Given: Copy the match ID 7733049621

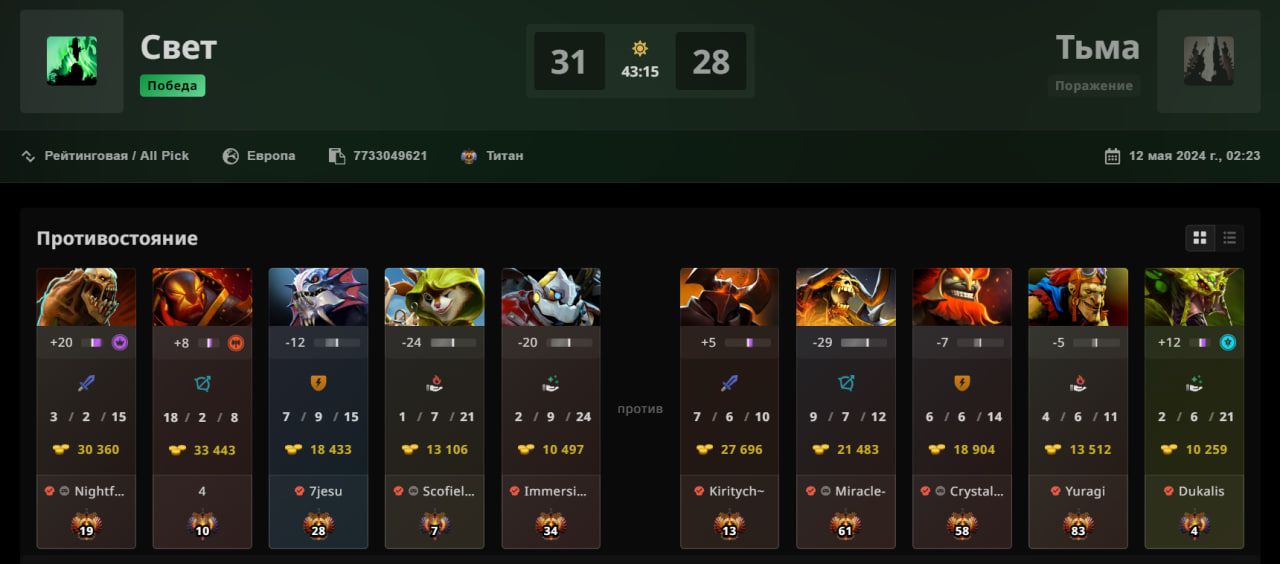Looking at the screenshot, I should tap(389, 156).
